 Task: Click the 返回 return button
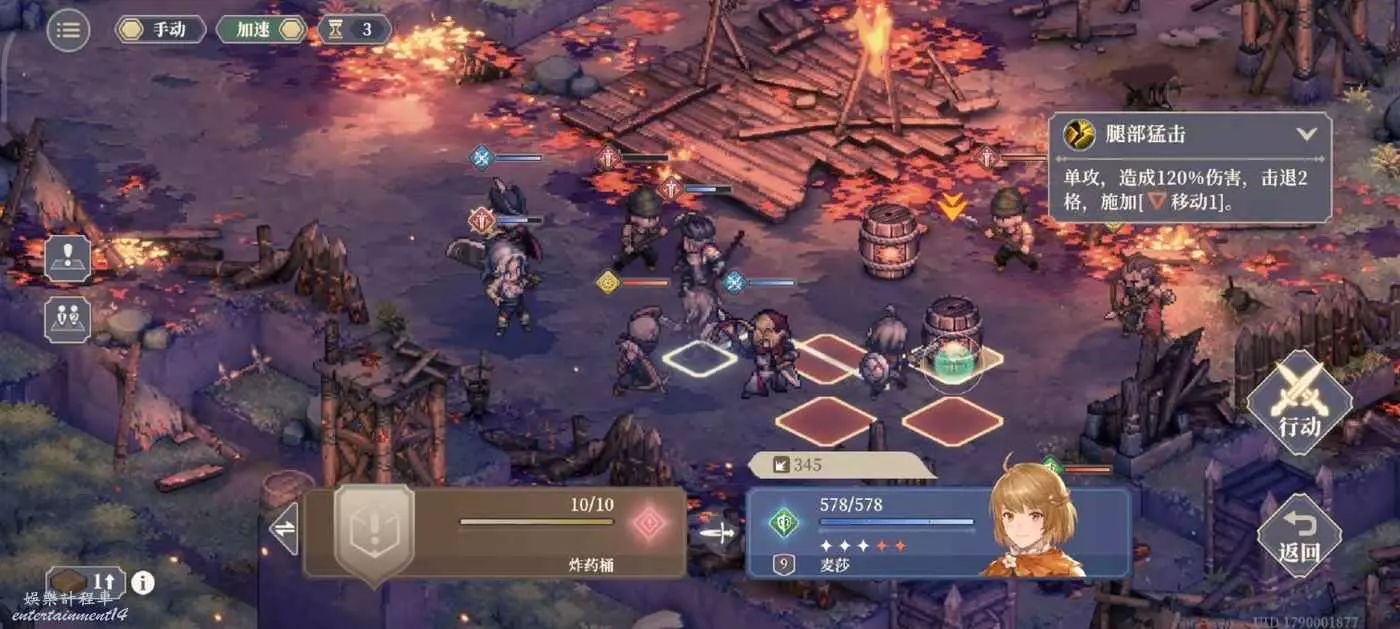pos(1298,535)
